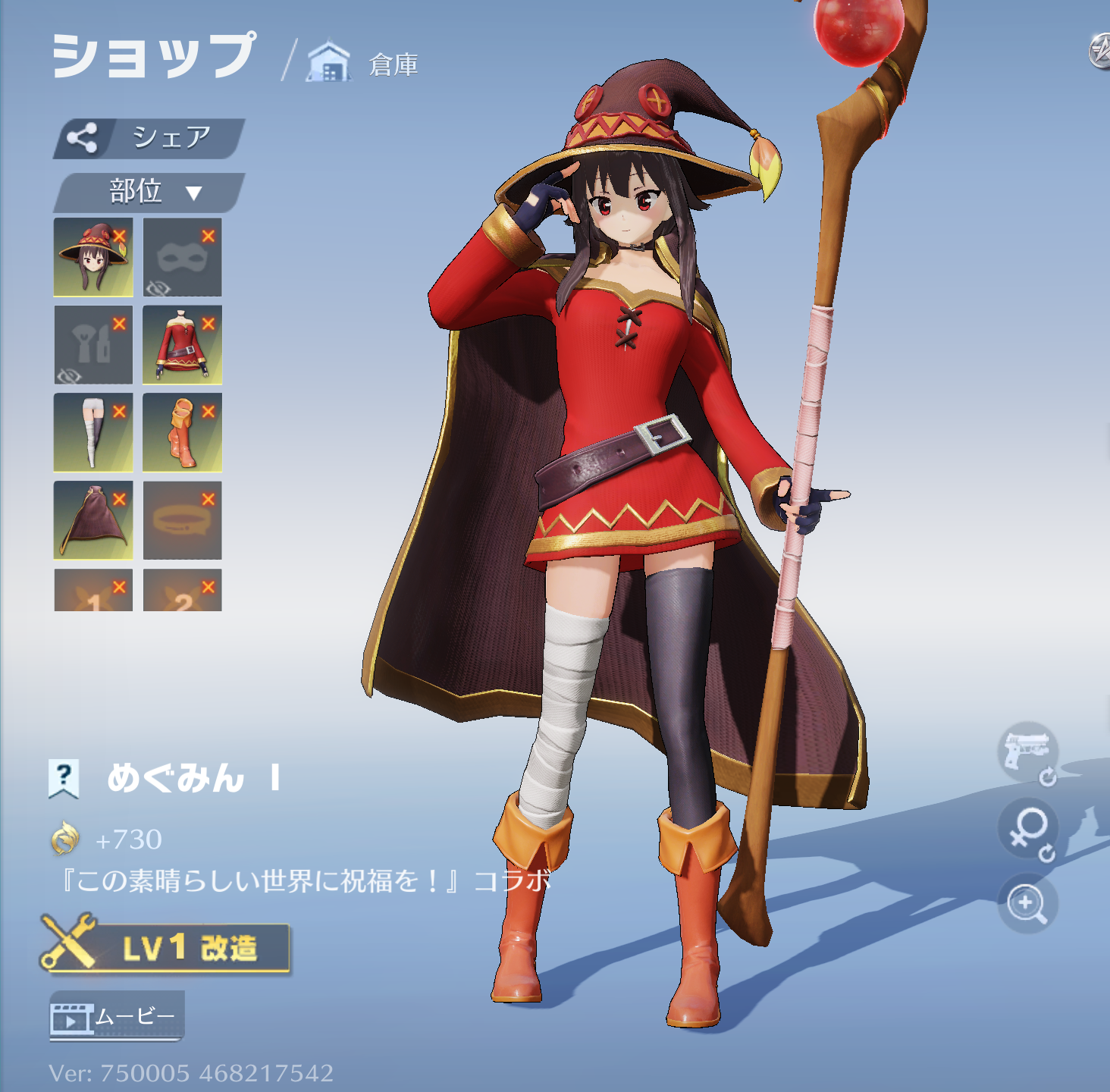Select the witch hat equipment slot
Viewport: 1110px width, 1092px height.
92,257
